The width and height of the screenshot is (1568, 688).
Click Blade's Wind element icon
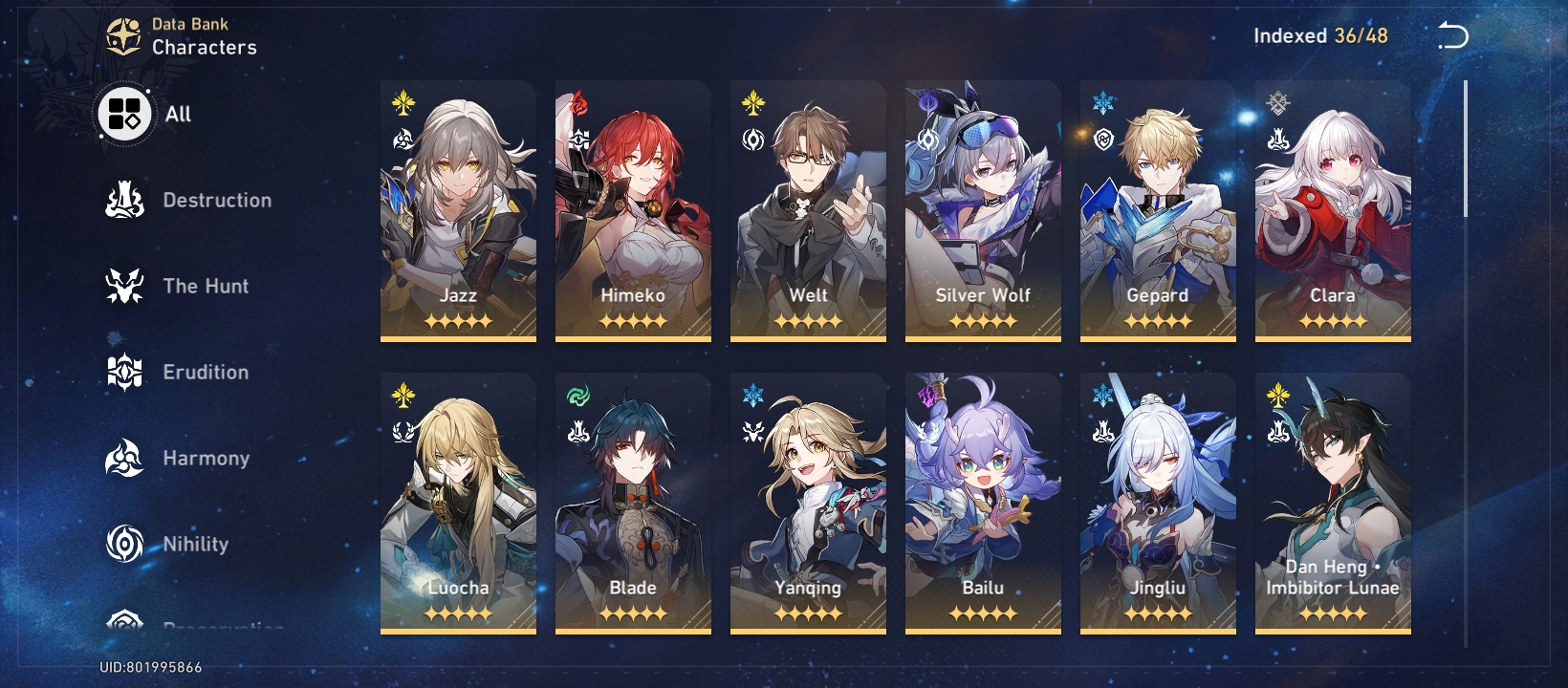[578, 392]
